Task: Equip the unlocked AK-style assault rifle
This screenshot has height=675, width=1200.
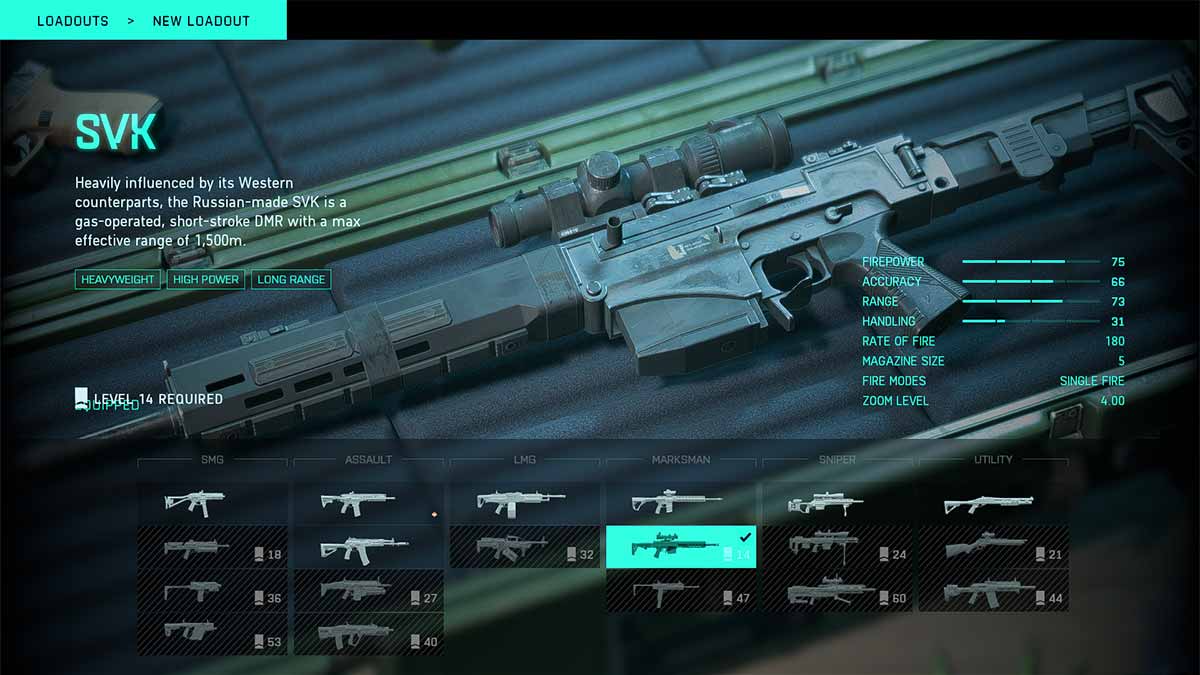Action: tap(368, 548)
